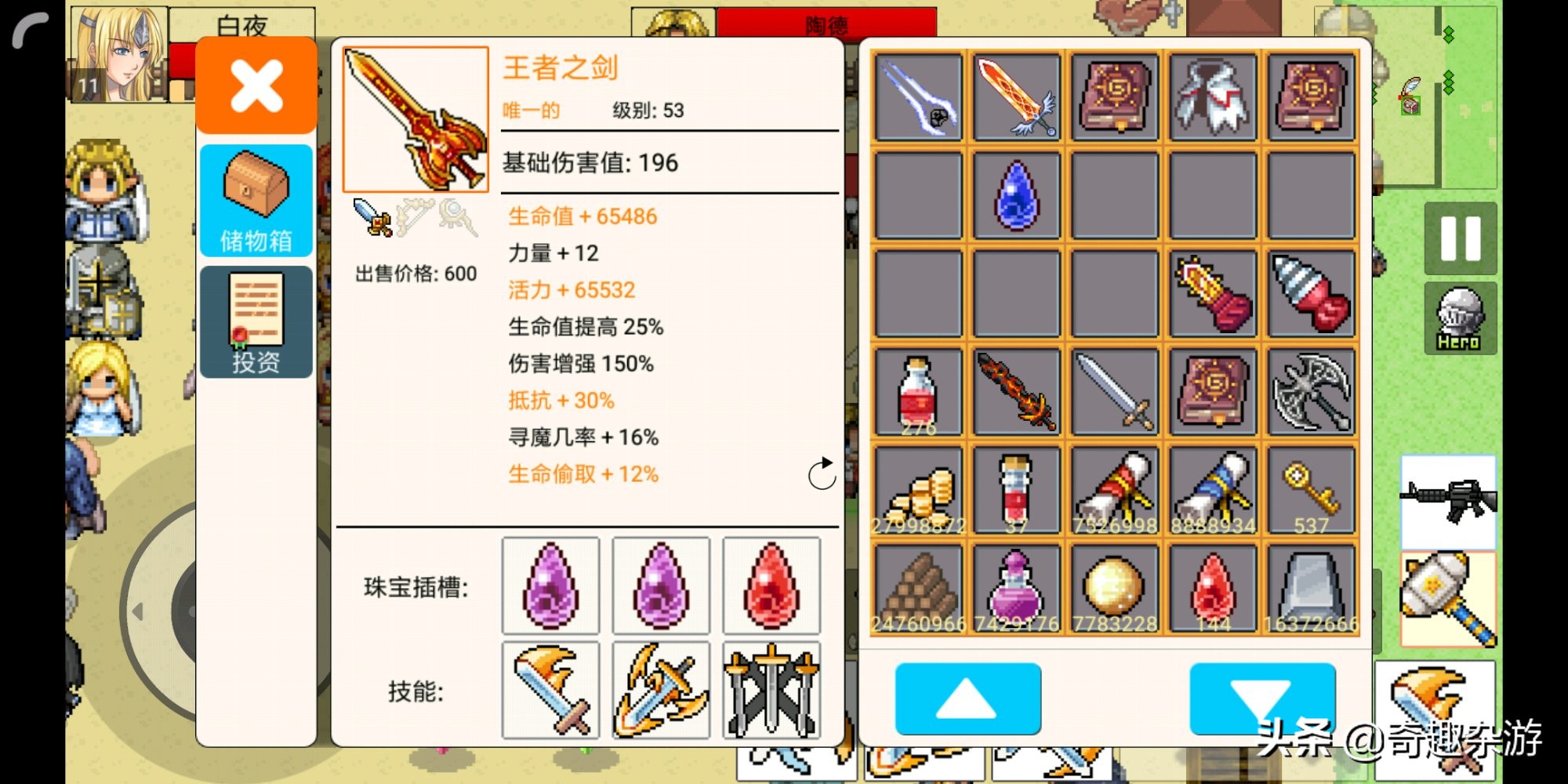Click the refresh arrow on the item stats panel
The image size is (1568, 784).
[821, 474]
